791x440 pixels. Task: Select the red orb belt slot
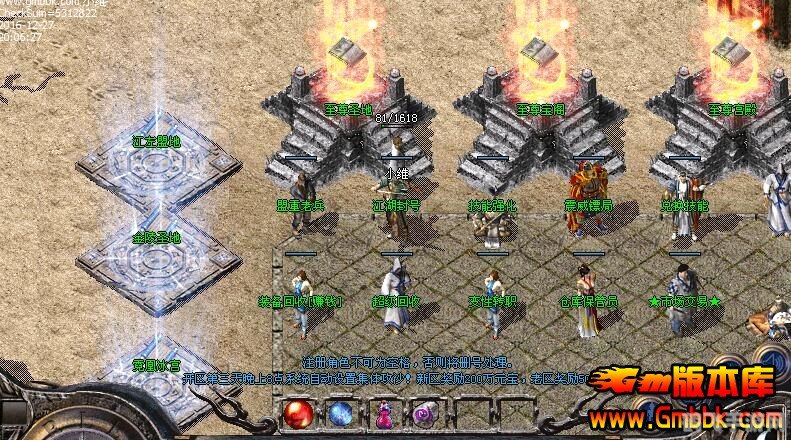pyautogui.click(x=299, y=413)
